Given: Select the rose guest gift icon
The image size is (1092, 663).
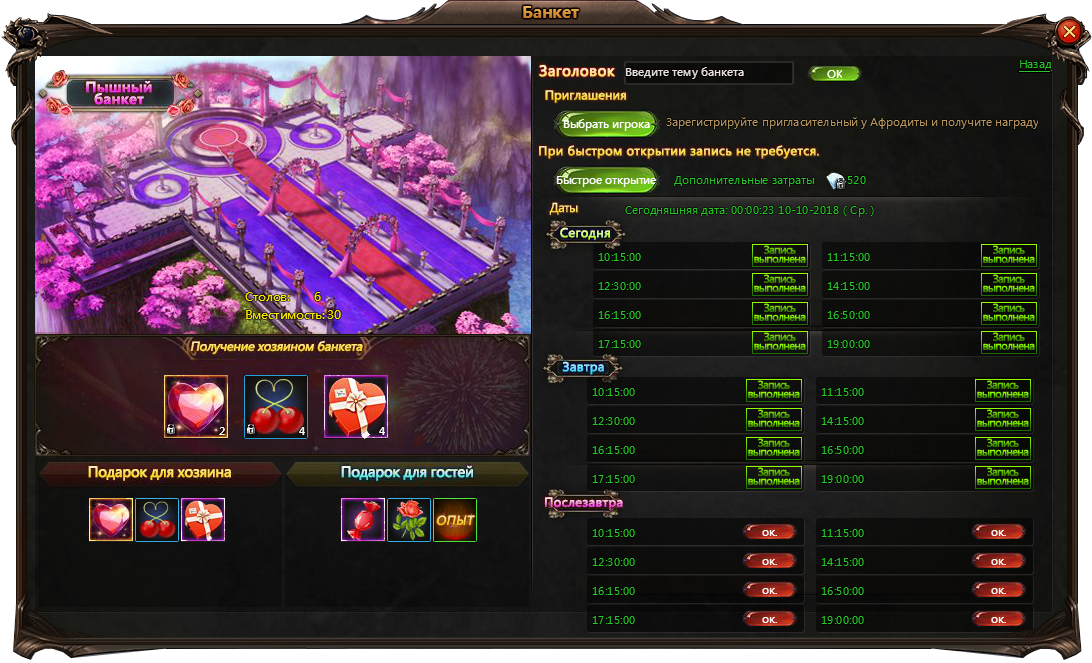Looking at the screenshot, I should (409, 520).
